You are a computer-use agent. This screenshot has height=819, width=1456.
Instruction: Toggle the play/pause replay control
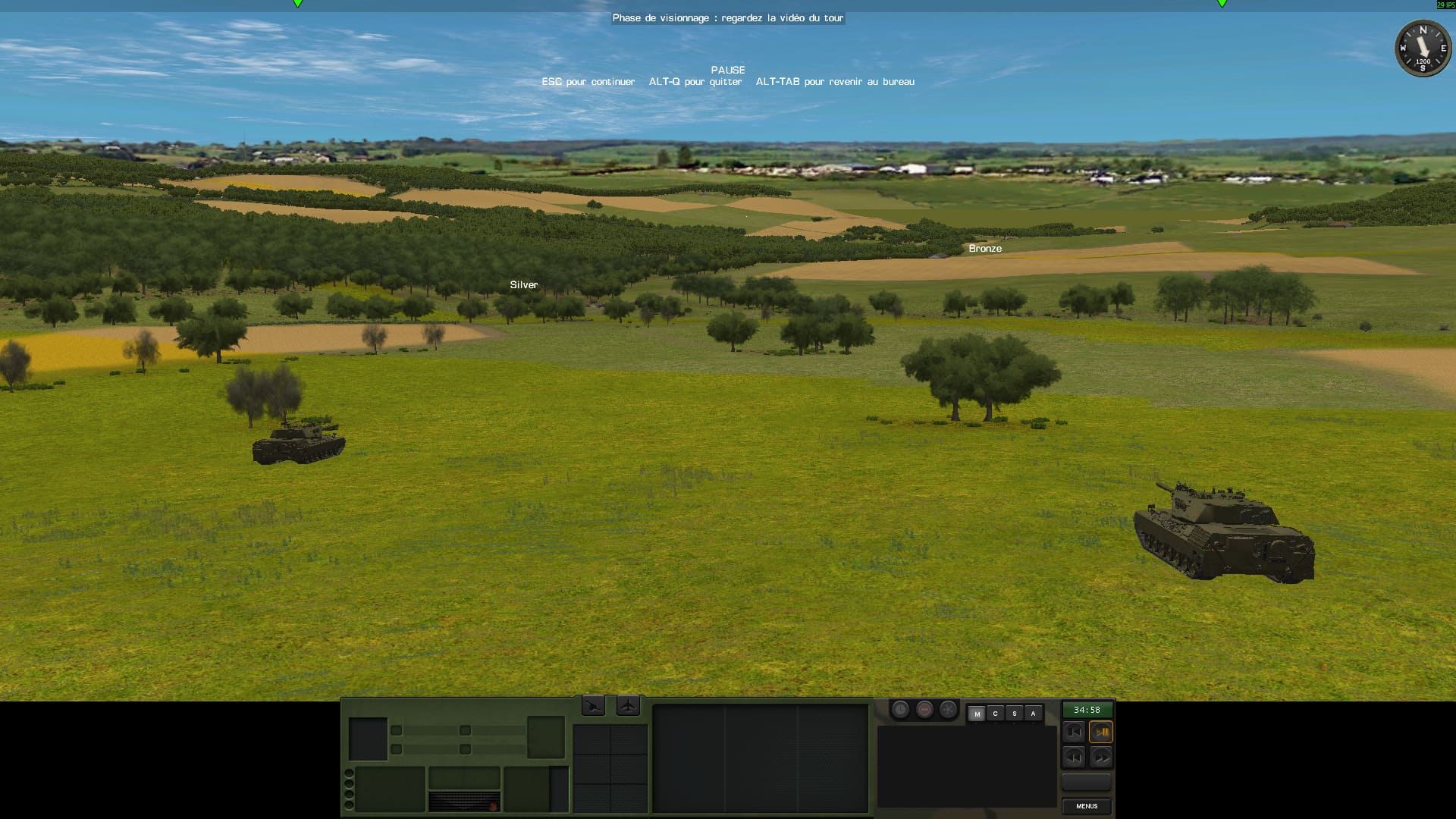point(1101,733)
